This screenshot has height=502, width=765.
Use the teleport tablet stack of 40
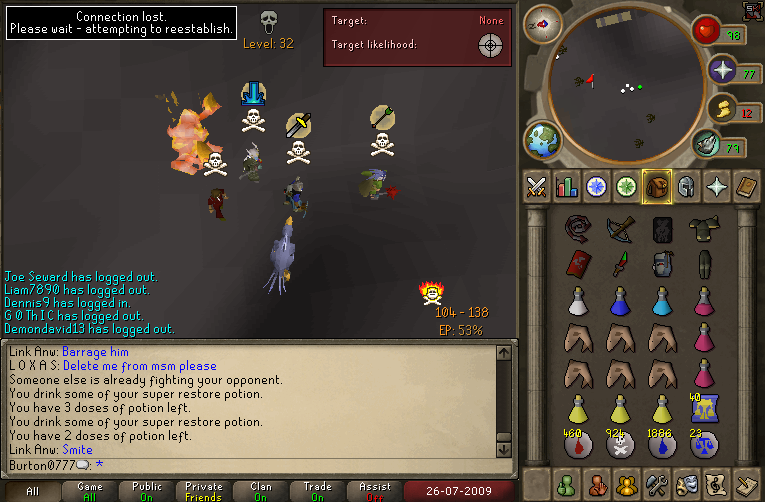(x=703, y=408)
